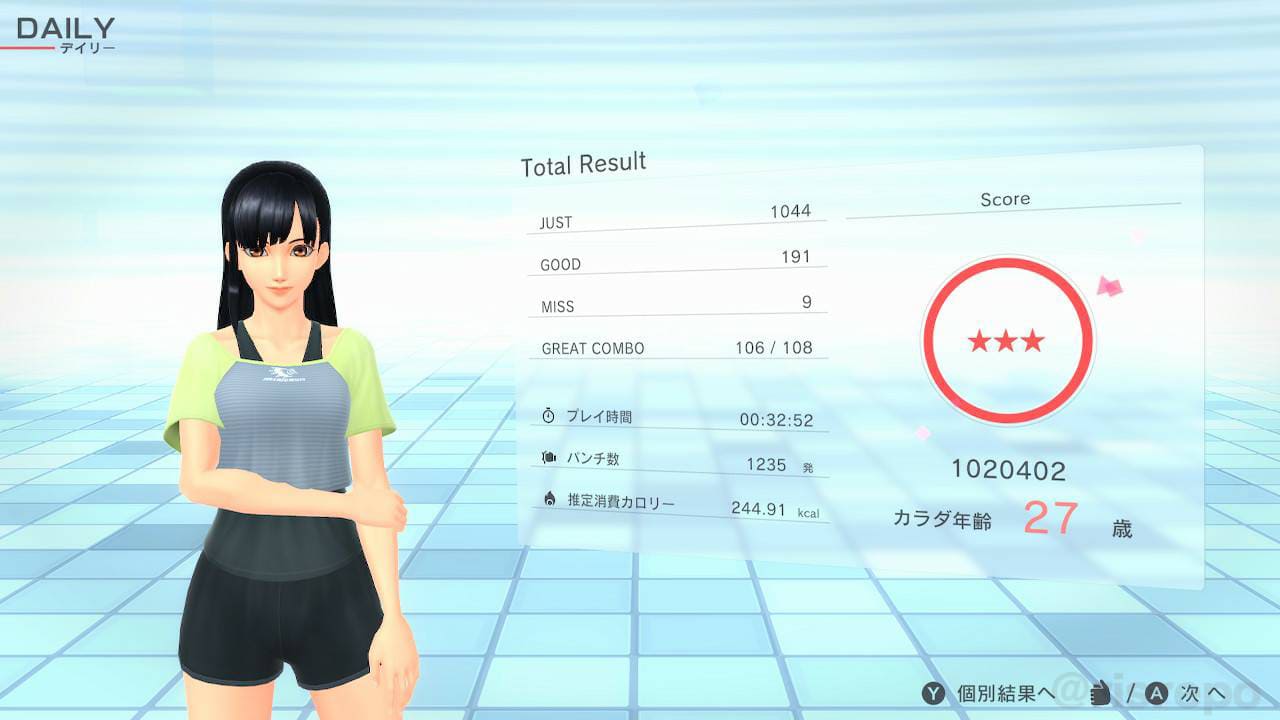Click the score number 1020402
Image resolution: width=1280 pixels, height=720 pixels.
(1008, 470)
